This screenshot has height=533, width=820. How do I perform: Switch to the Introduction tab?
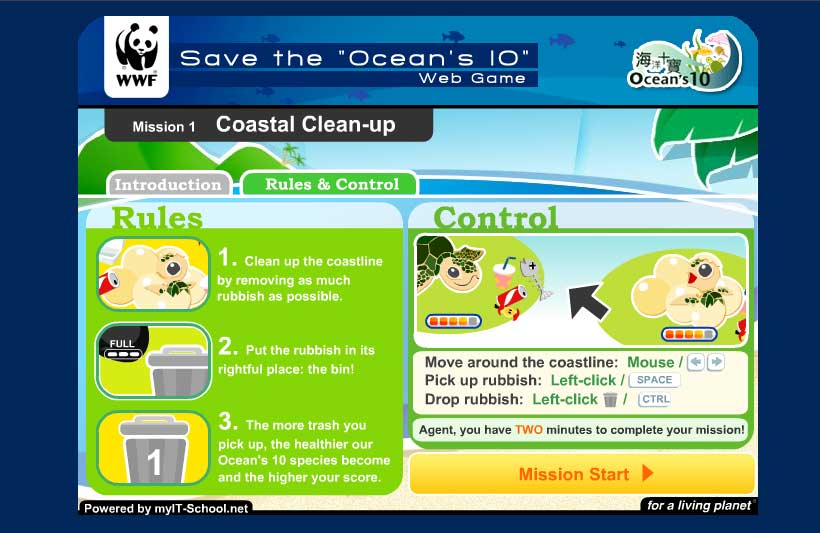tap(168, 184)
